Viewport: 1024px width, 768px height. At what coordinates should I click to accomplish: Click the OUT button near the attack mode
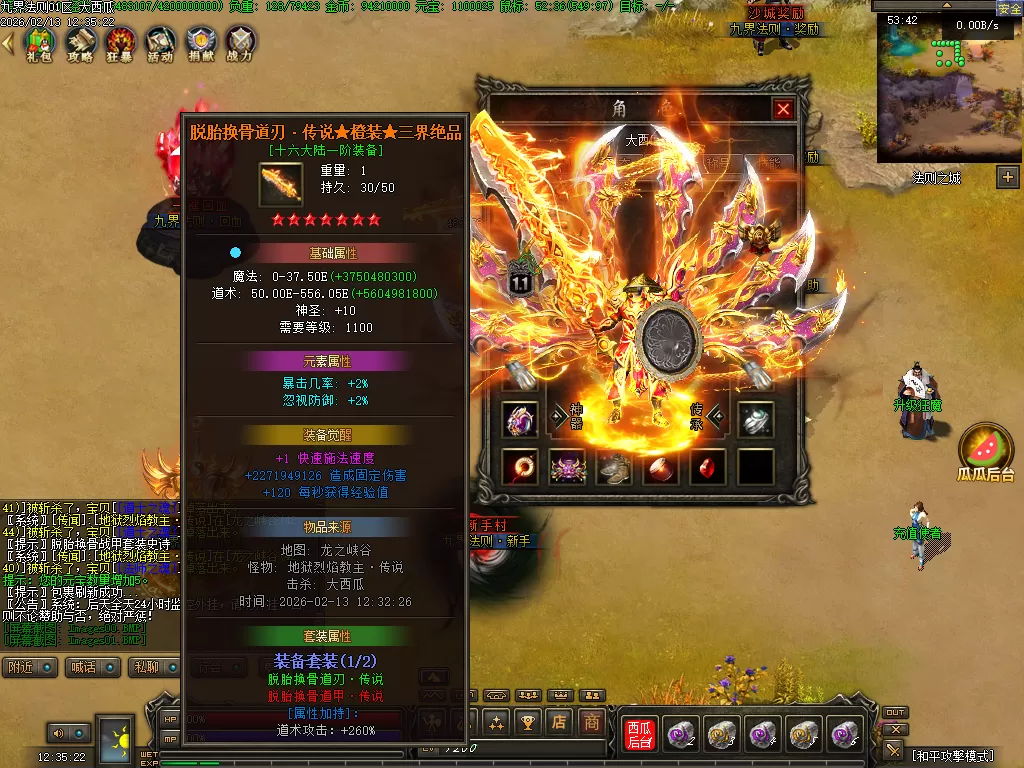coord(895,713)
